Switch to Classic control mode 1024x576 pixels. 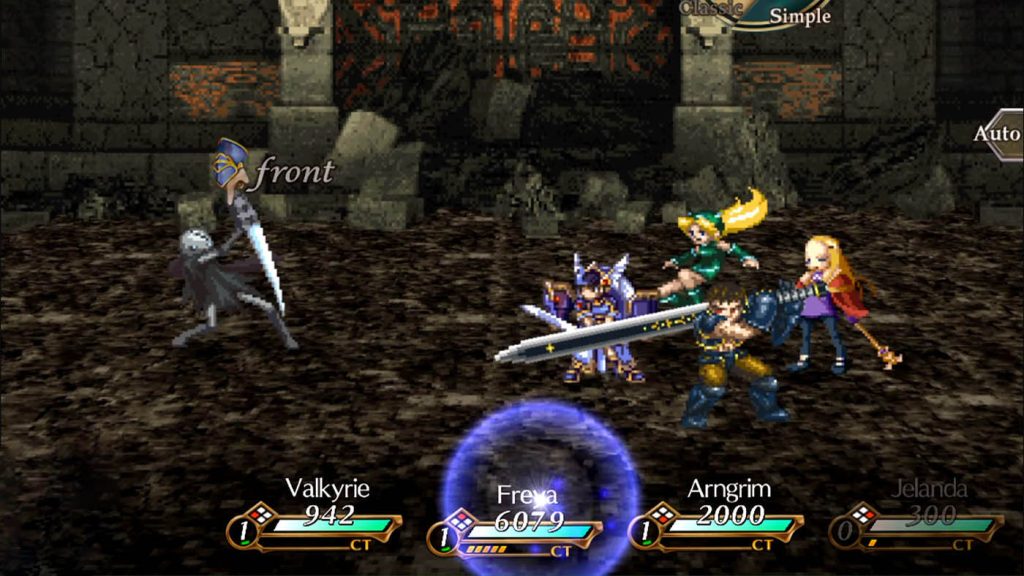712,8
